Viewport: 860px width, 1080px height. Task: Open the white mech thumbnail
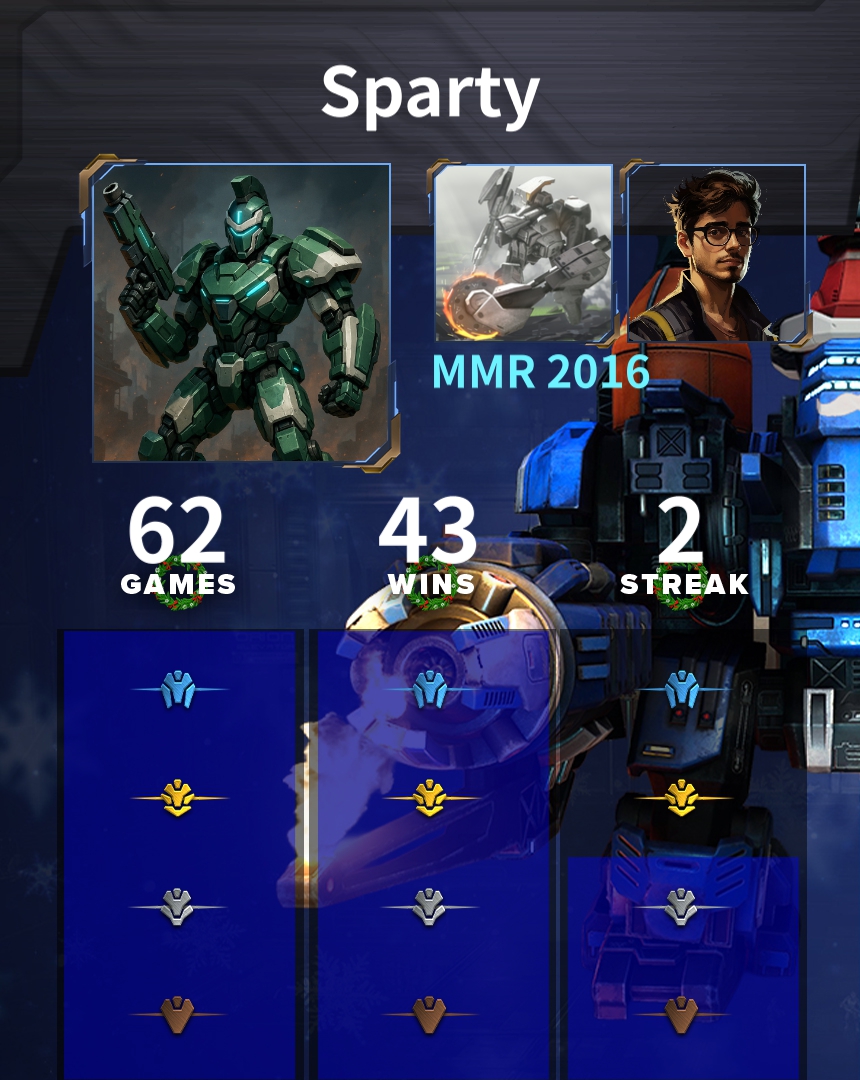coord(523,253)
